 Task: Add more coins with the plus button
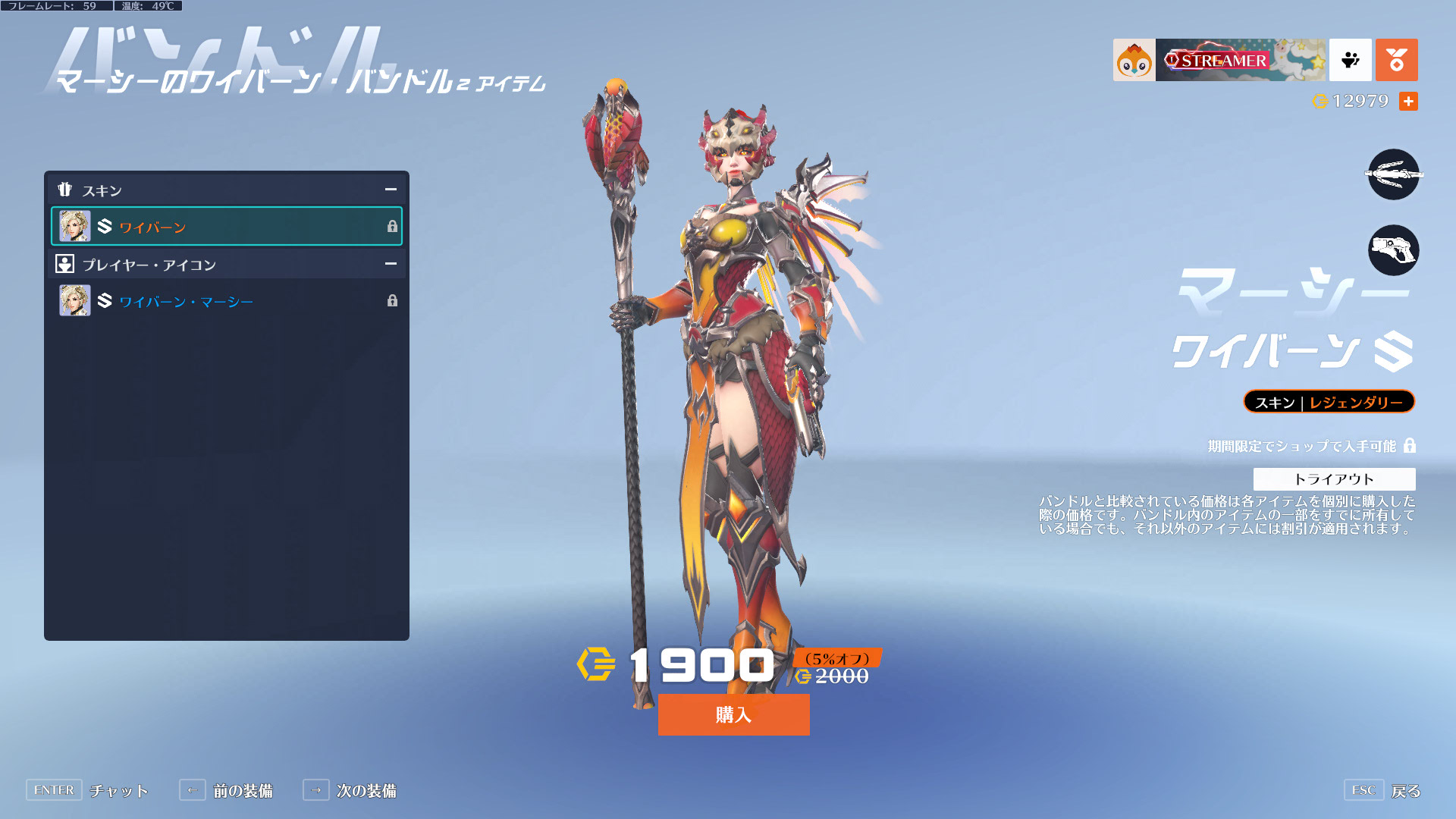[x=1408, y=101]
